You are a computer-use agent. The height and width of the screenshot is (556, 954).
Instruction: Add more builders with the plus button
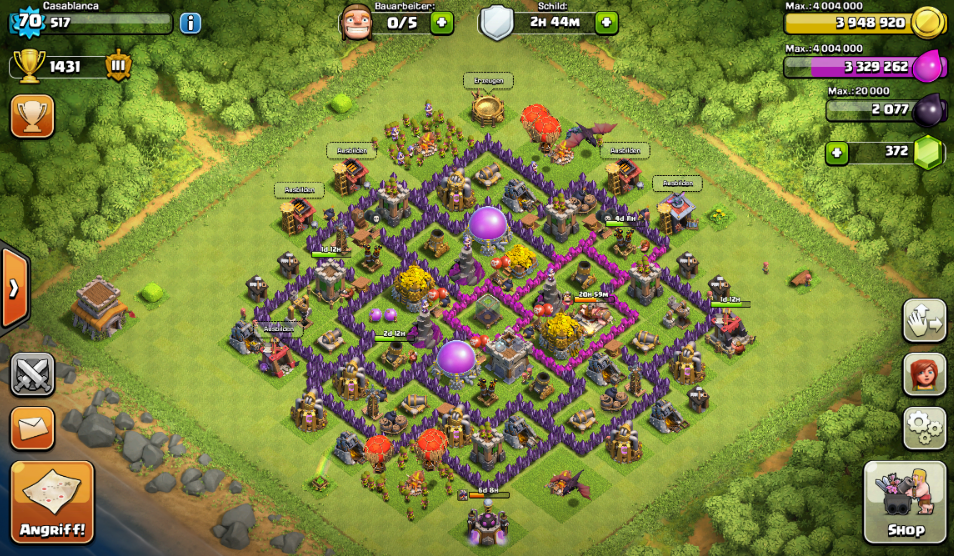(442, 23)
